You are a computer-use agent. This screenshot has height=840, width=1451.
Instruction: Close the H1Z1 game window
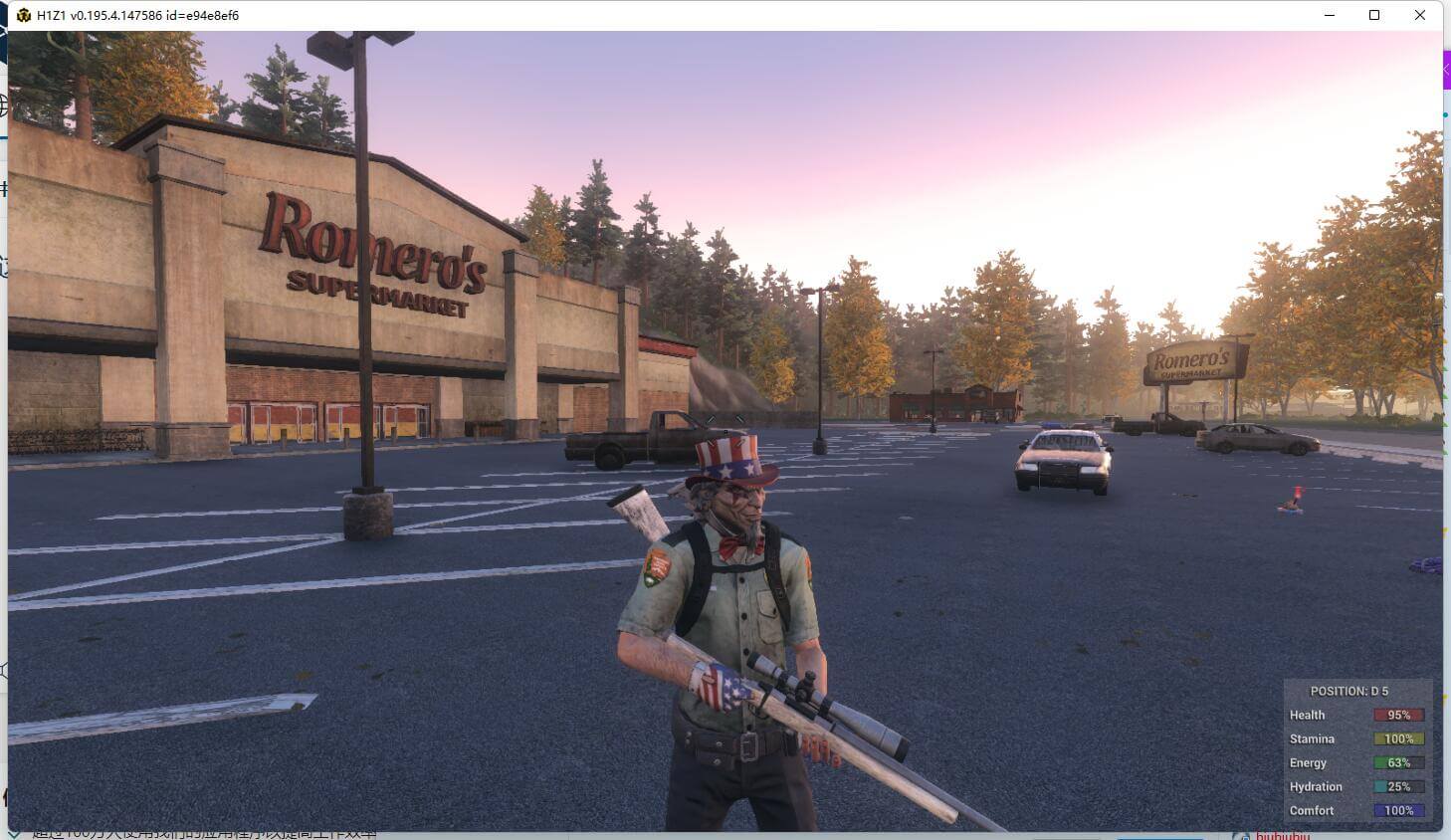[1420, 15]
